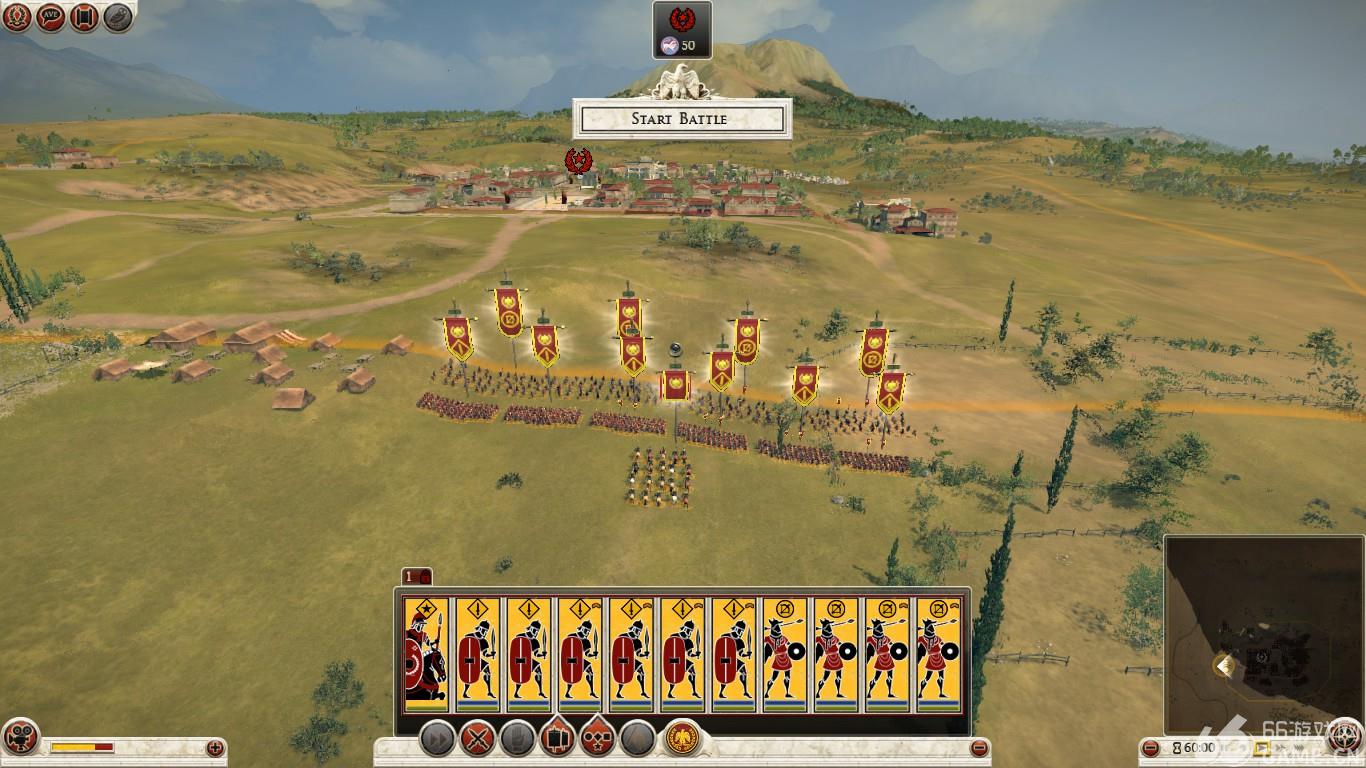
Task: Click the grey owl advisor icon
Action: coord(118,17)
